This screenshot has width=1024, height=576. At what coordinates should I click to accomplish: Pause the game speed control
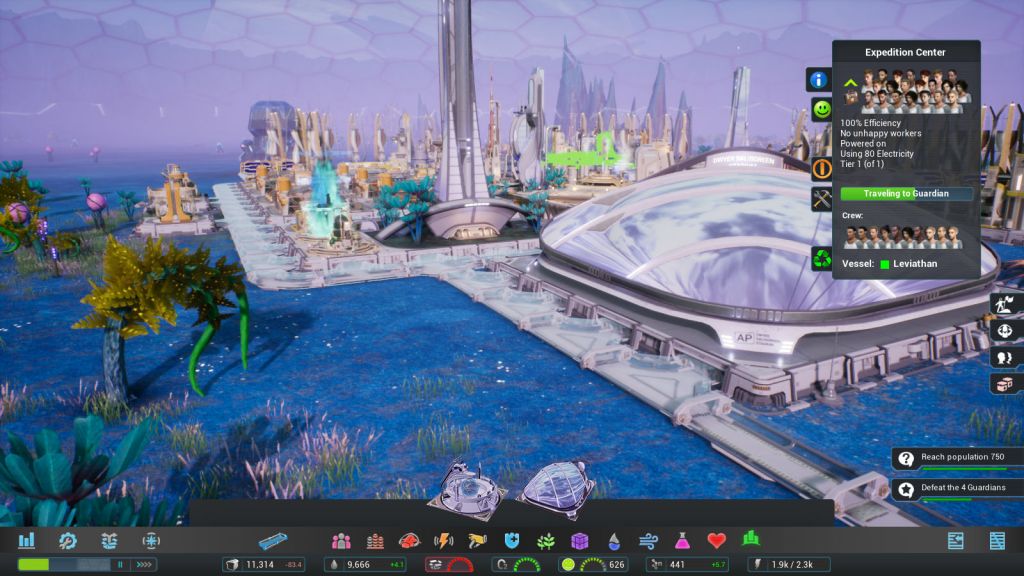coord(120,565)
